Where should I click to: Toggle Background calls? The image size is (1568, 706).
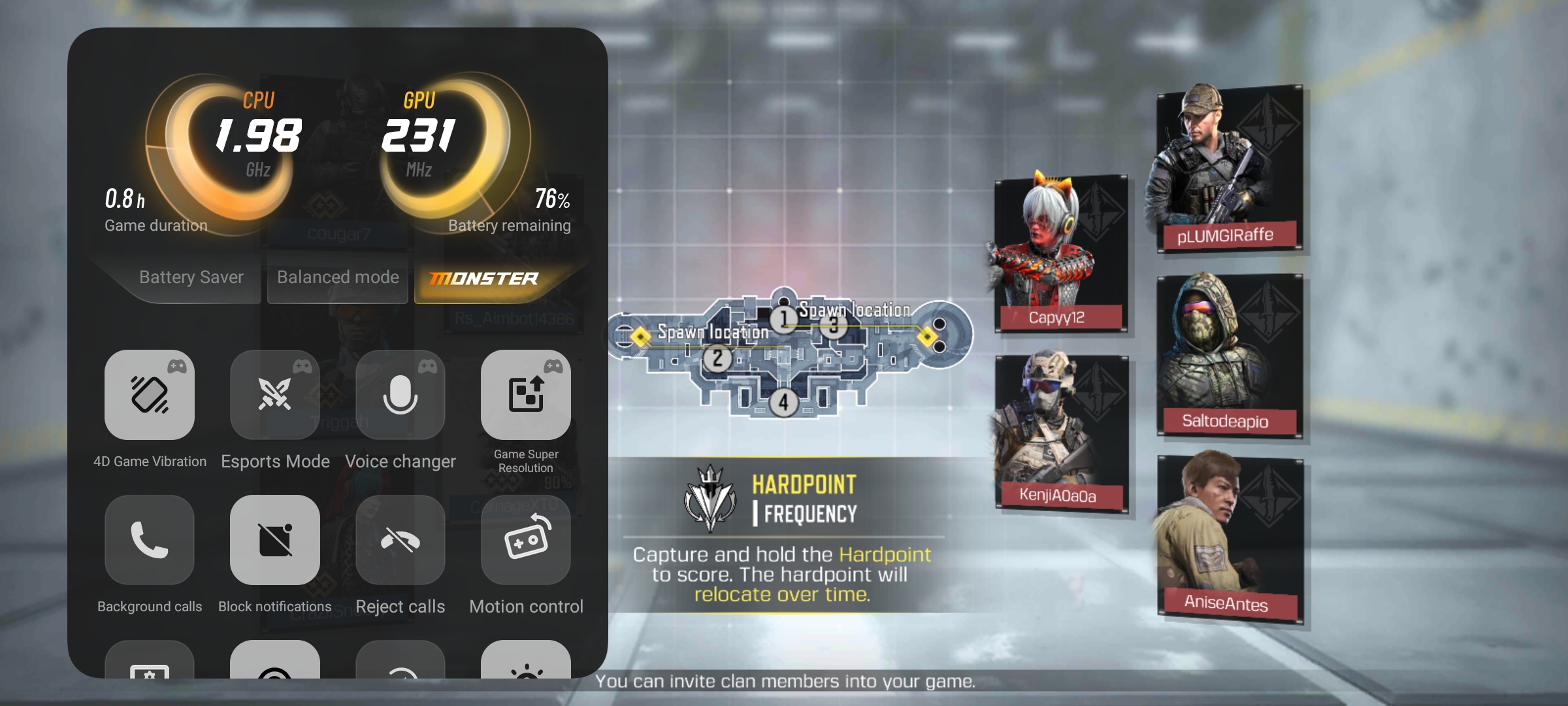coord(150,540)
